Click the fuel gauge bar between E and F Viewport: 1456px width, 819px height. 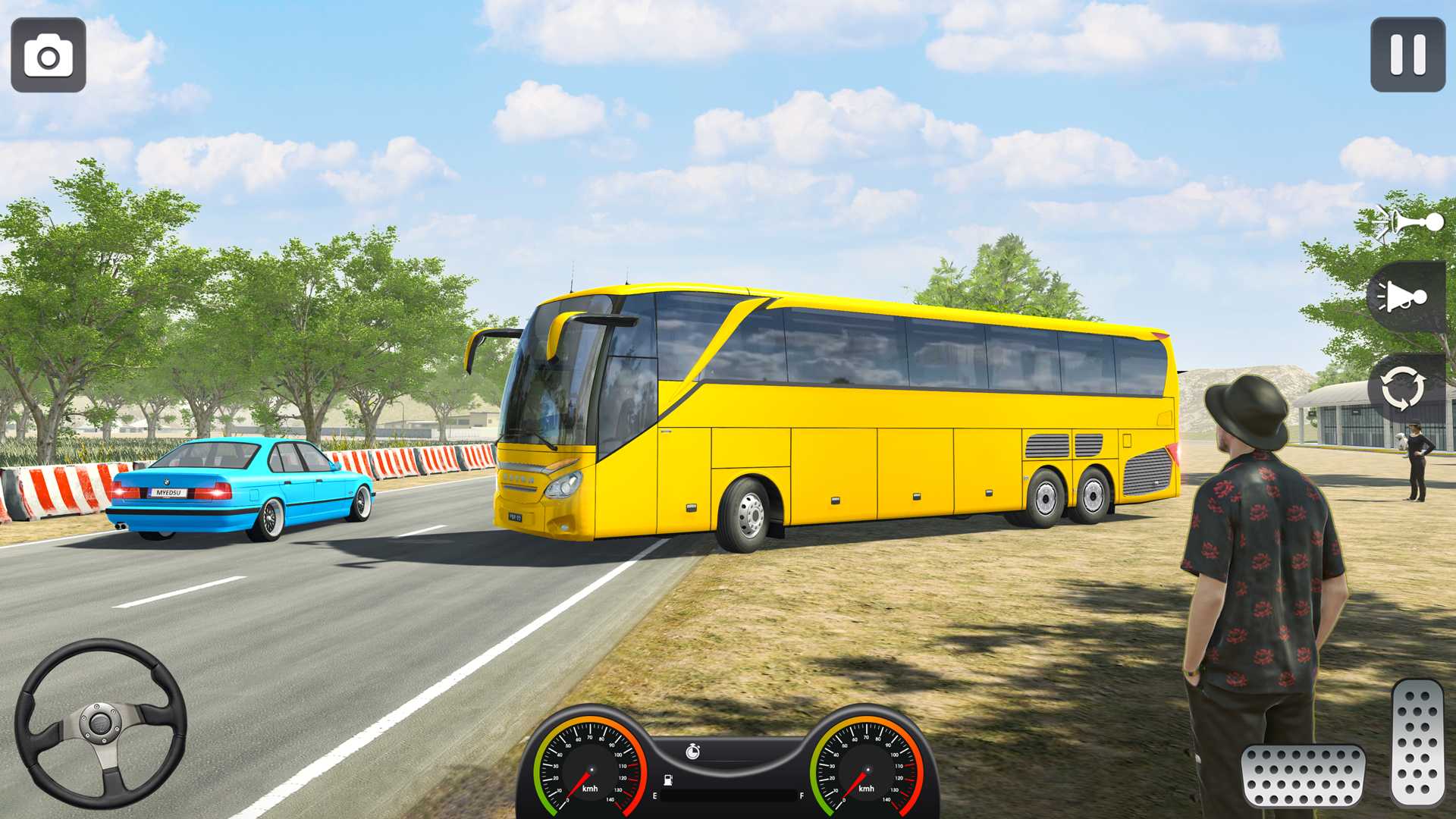(x=728, y=796)
